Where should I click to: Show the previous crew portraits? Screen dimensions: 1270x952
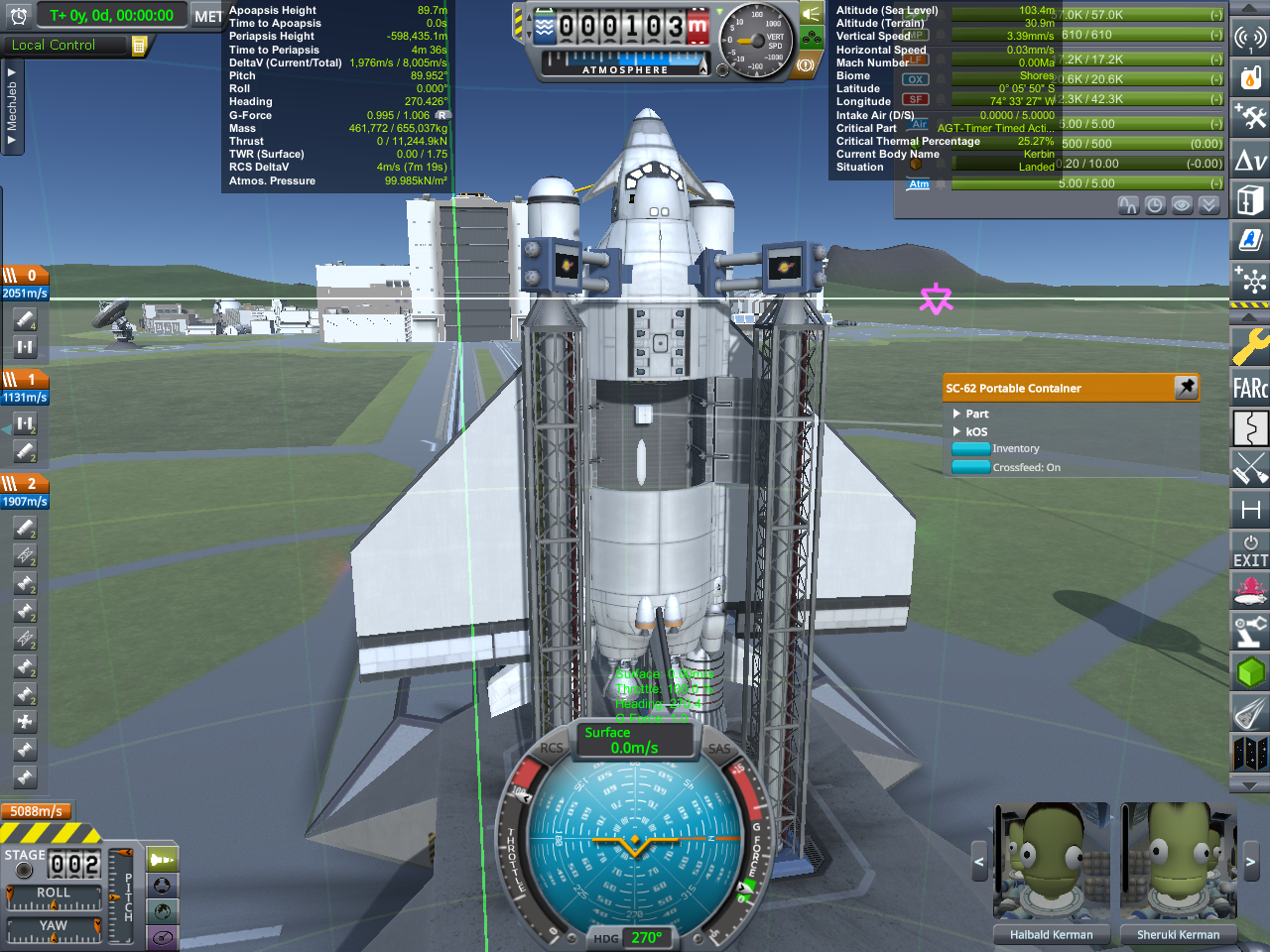coord(979,862)
